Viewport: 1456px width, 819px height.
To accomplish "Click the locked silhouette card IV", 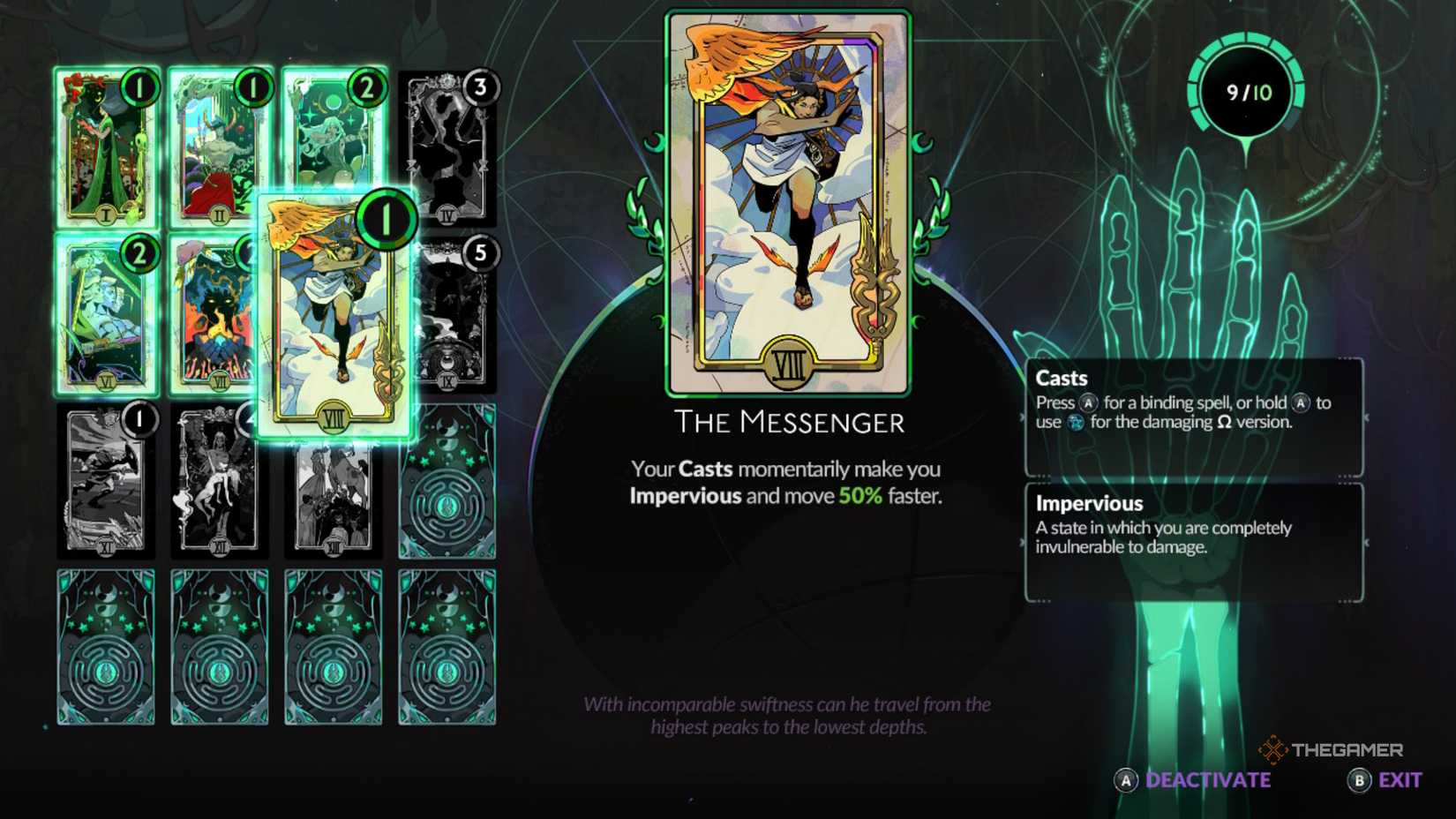I will tap(446, 146).
